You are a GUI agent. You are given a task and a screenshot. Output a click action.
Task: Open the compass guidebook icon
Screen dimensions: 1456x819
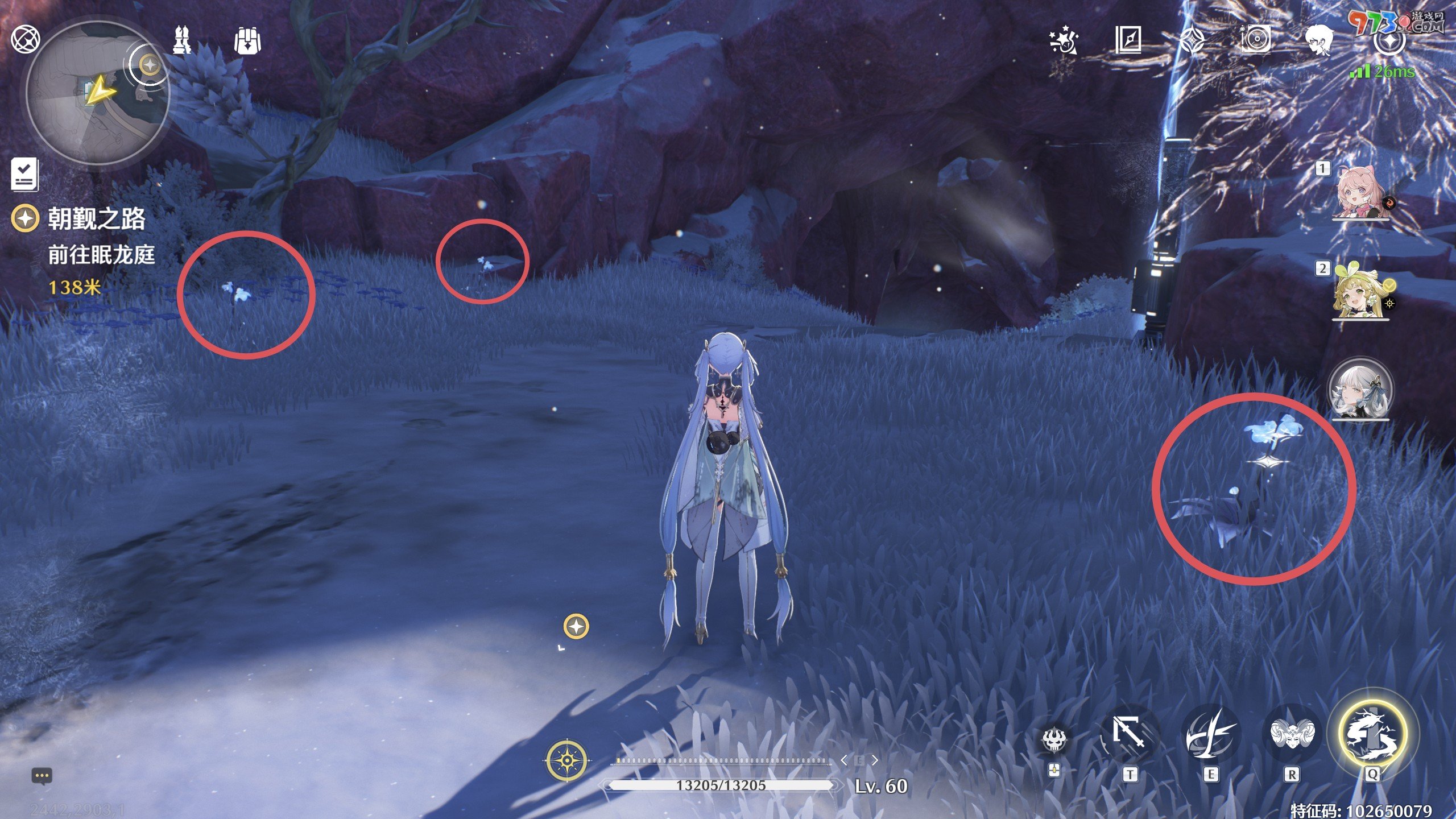(1128, 40)
